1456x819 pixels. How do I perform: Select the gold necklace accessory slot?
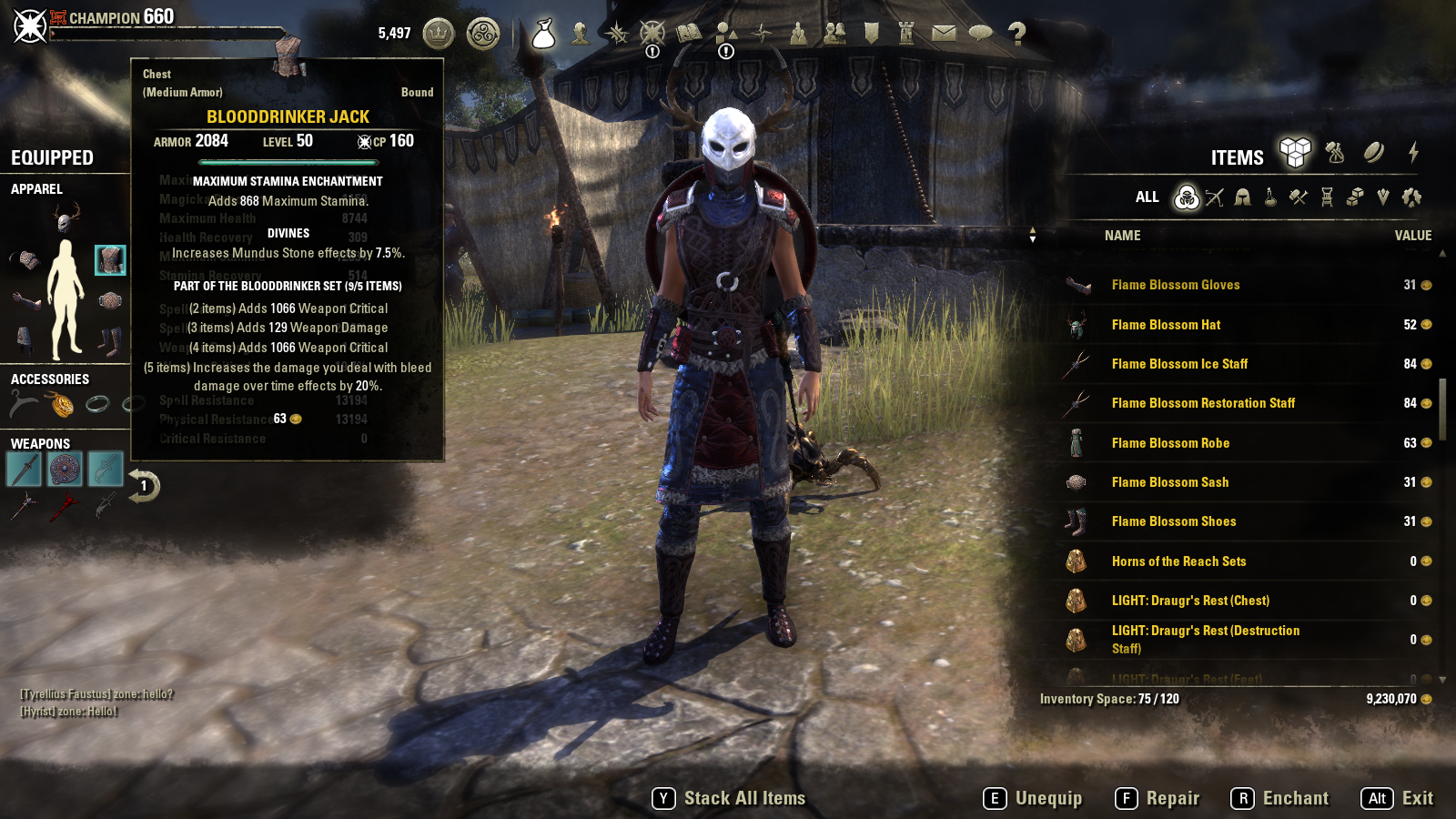[x=62, y=404]
